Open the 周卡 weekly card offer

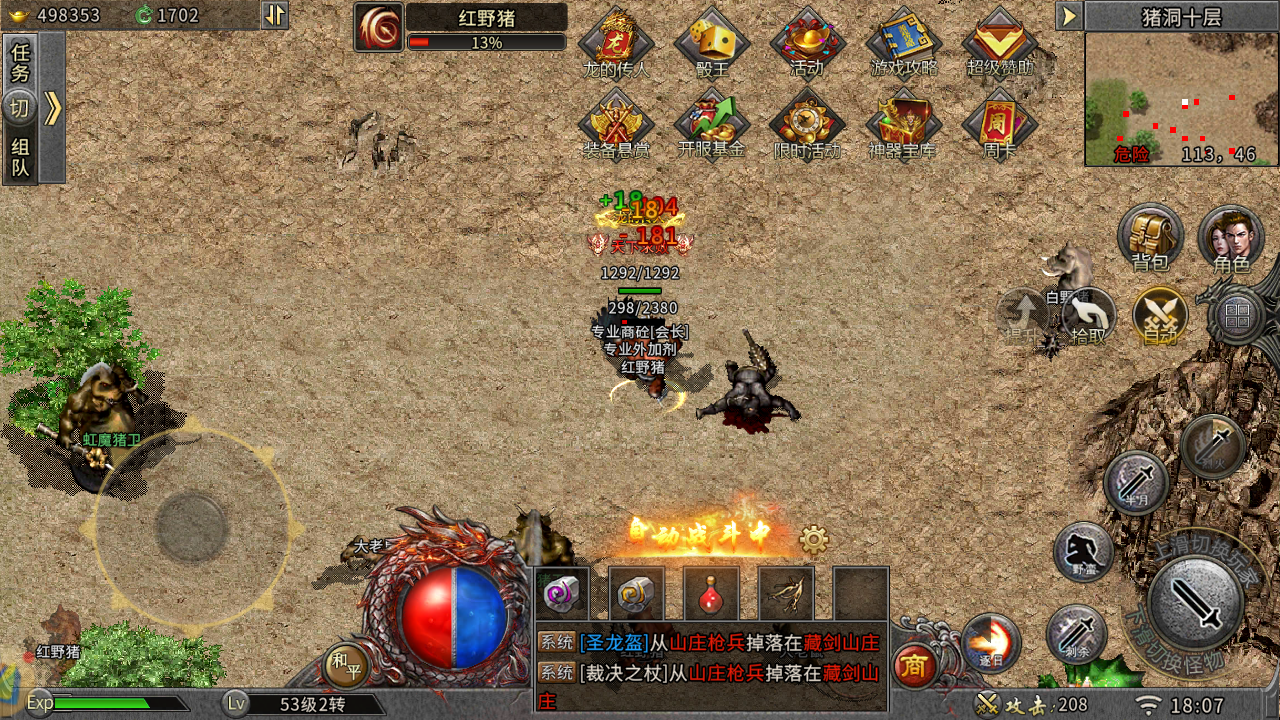tap(1000, 125)
